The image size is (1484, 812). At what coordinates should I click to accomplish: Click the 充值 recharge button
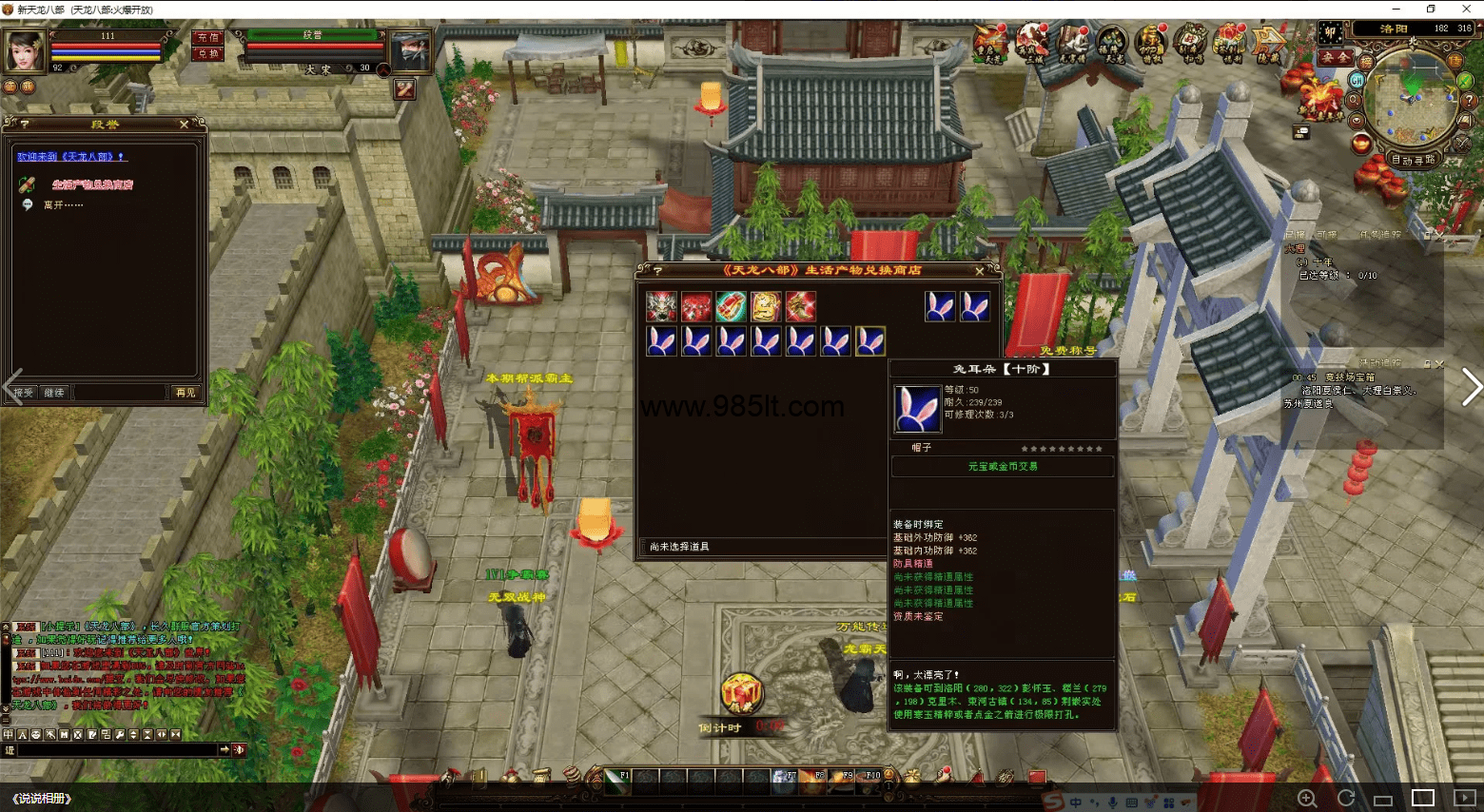click(x=207, y=38)
